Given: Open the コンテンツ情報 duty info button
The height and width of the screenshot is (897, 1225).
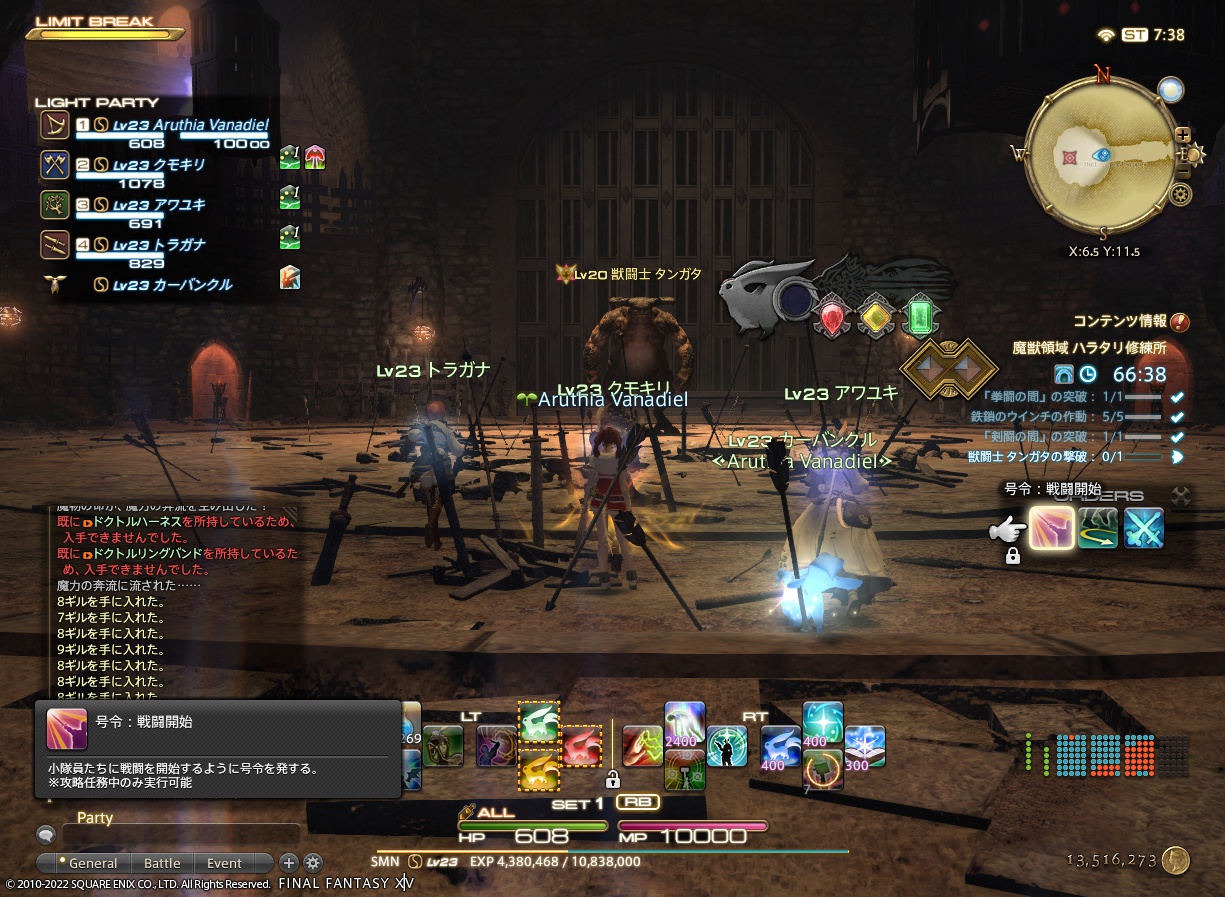Looking at the screenshot, I should point(1180,322).
